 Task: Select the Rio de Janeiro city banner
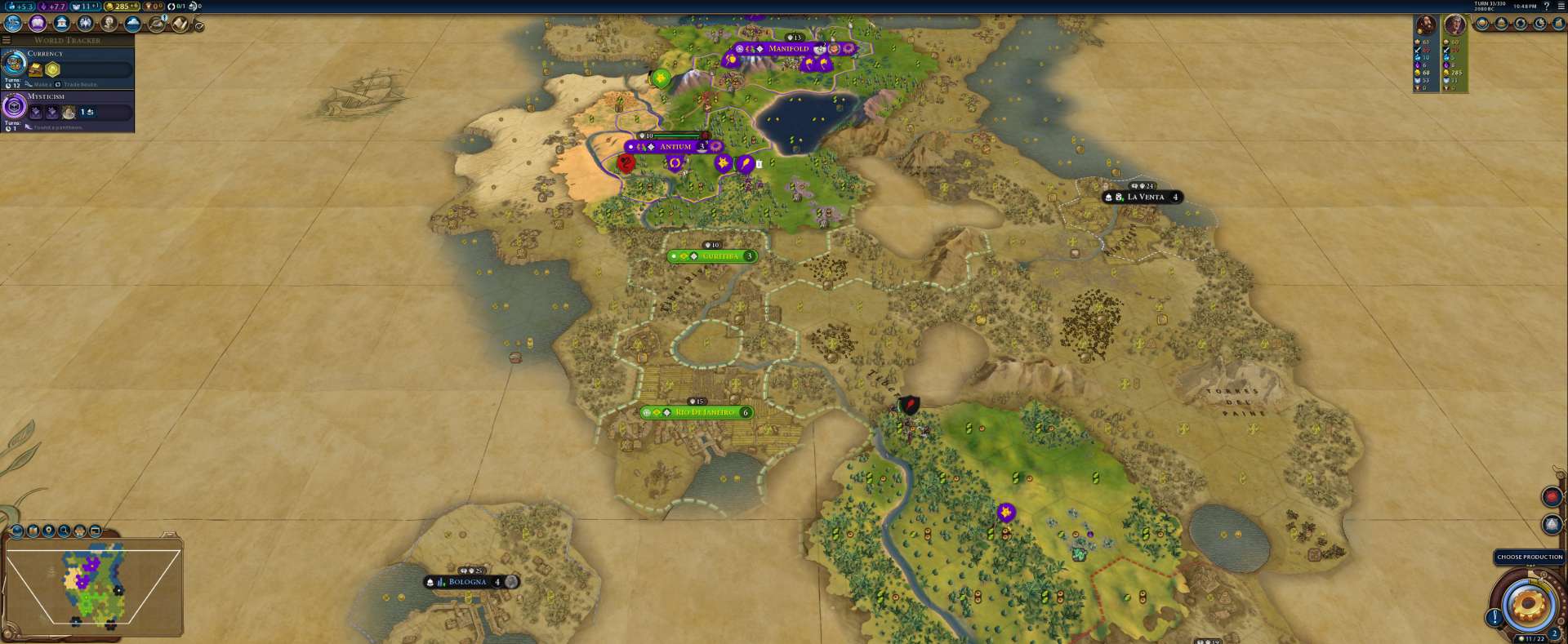coord(704,413)
